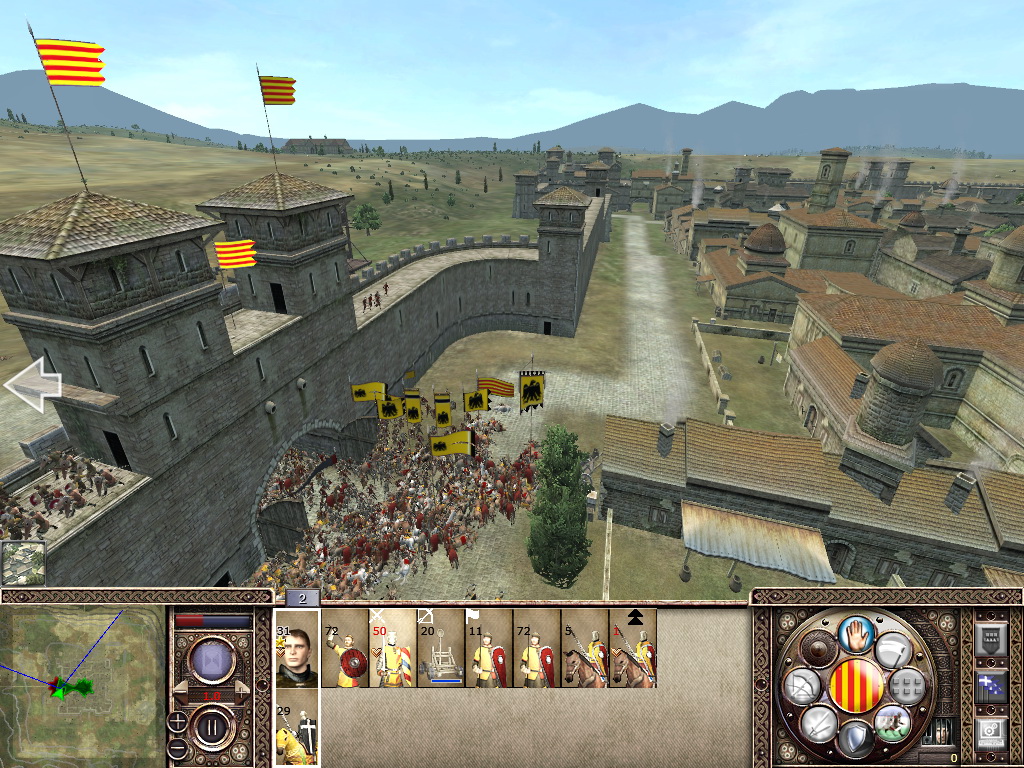Screen dimensions: 1024x768
Task: Select the general's portrait unit card
Action: coord(297,648)
